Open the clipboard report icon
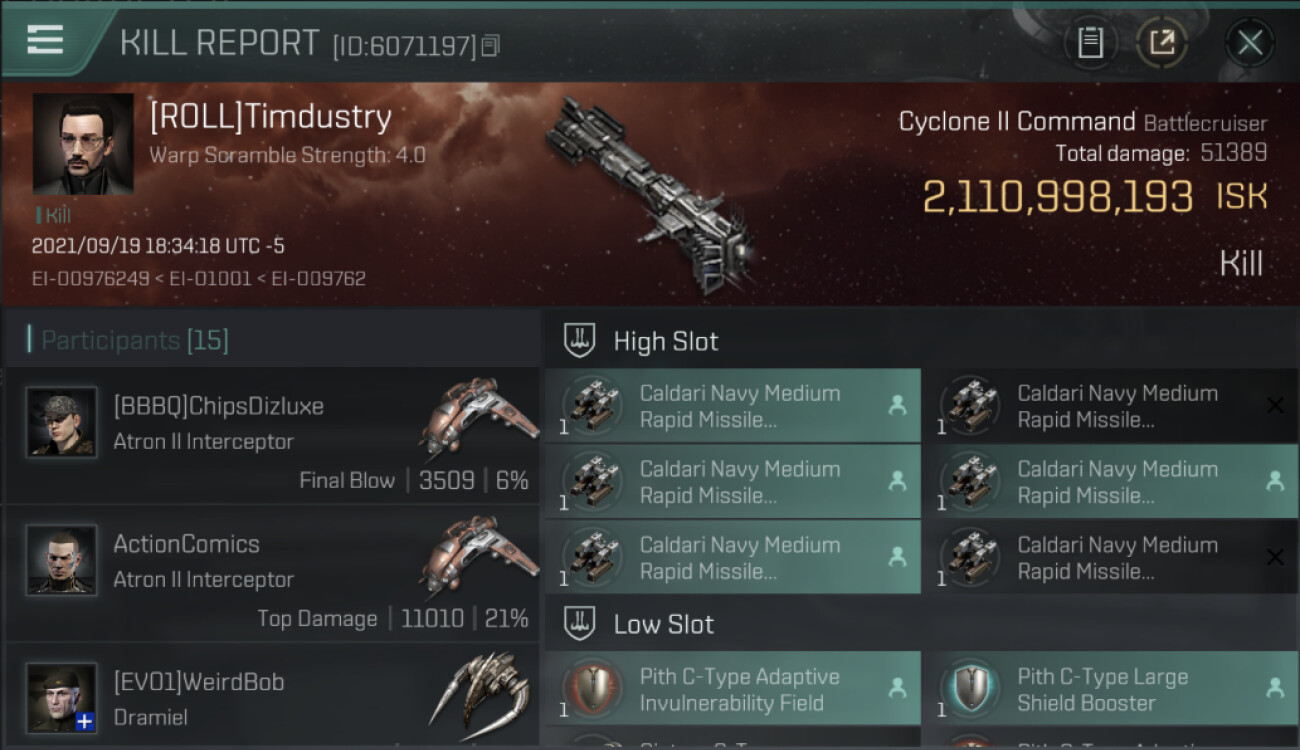The width and height of the screenshot is (1300, 750). (x=1090, y=42)
